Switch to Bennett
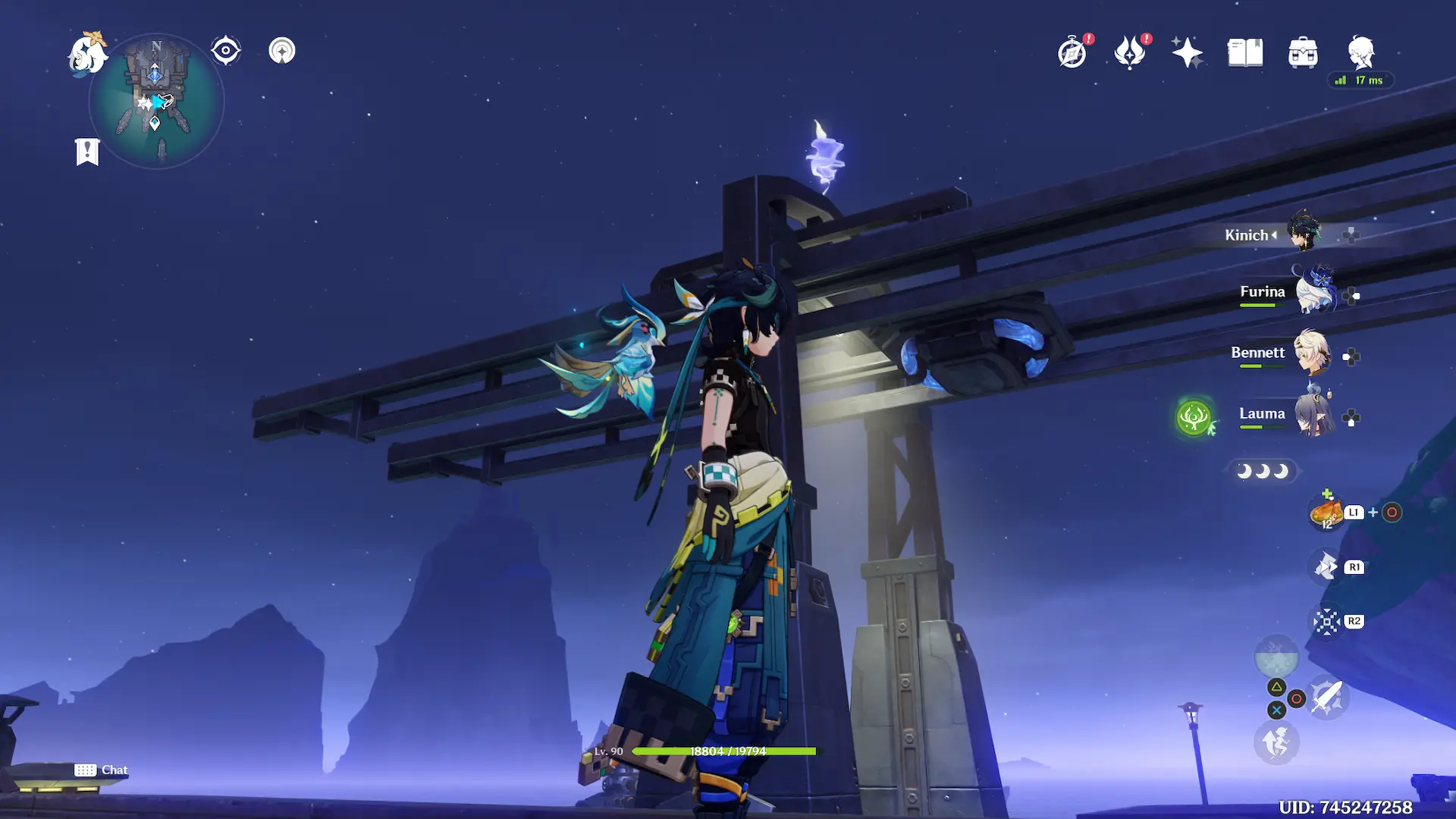The width and height of the screenshot is (1456, 819). (x=1312, y=353)
